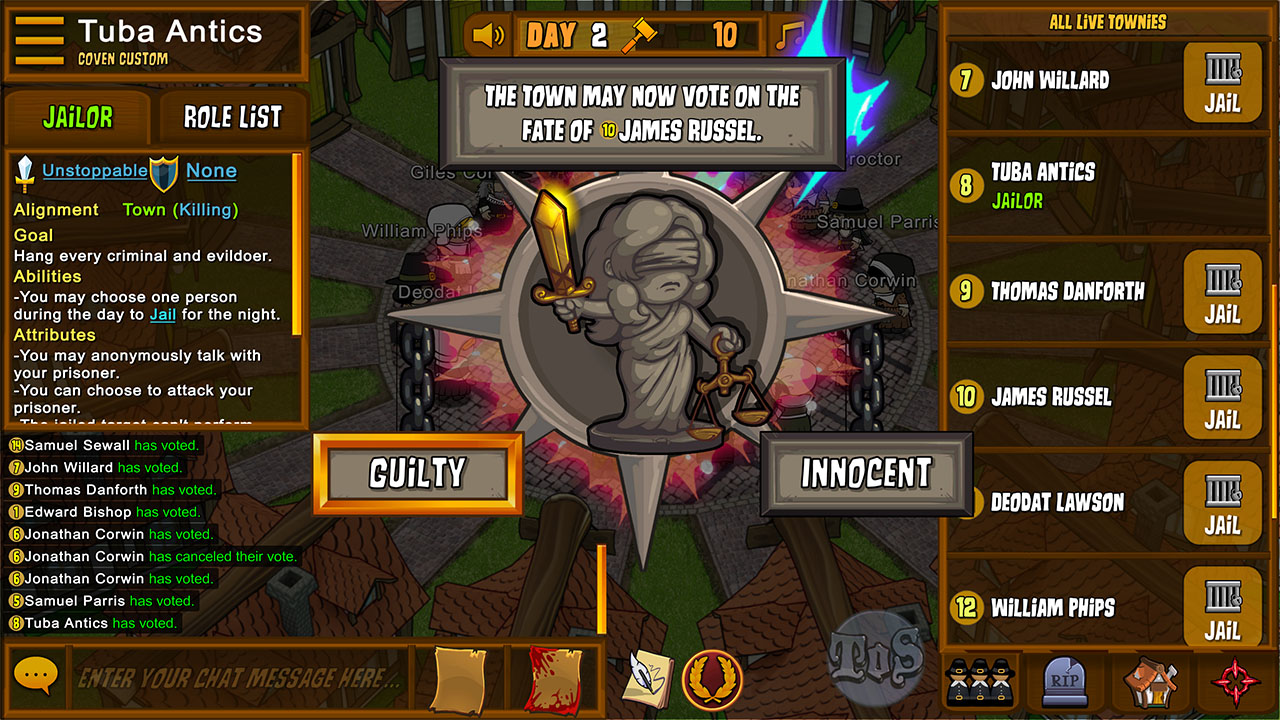The width and height of the screenshot is (1280, 720).
Task: Jail Thomas Danforth for the night
Action: pyautogui.click(x=1222, y=292)
